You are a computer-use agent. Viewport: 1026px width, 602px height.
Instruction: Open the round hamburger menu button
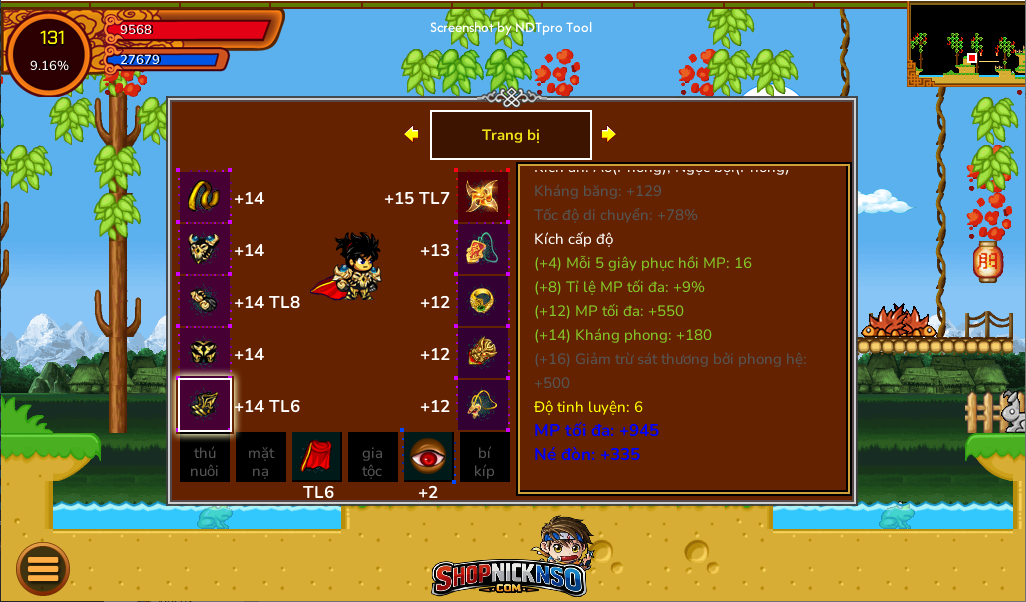click(43, 569)
